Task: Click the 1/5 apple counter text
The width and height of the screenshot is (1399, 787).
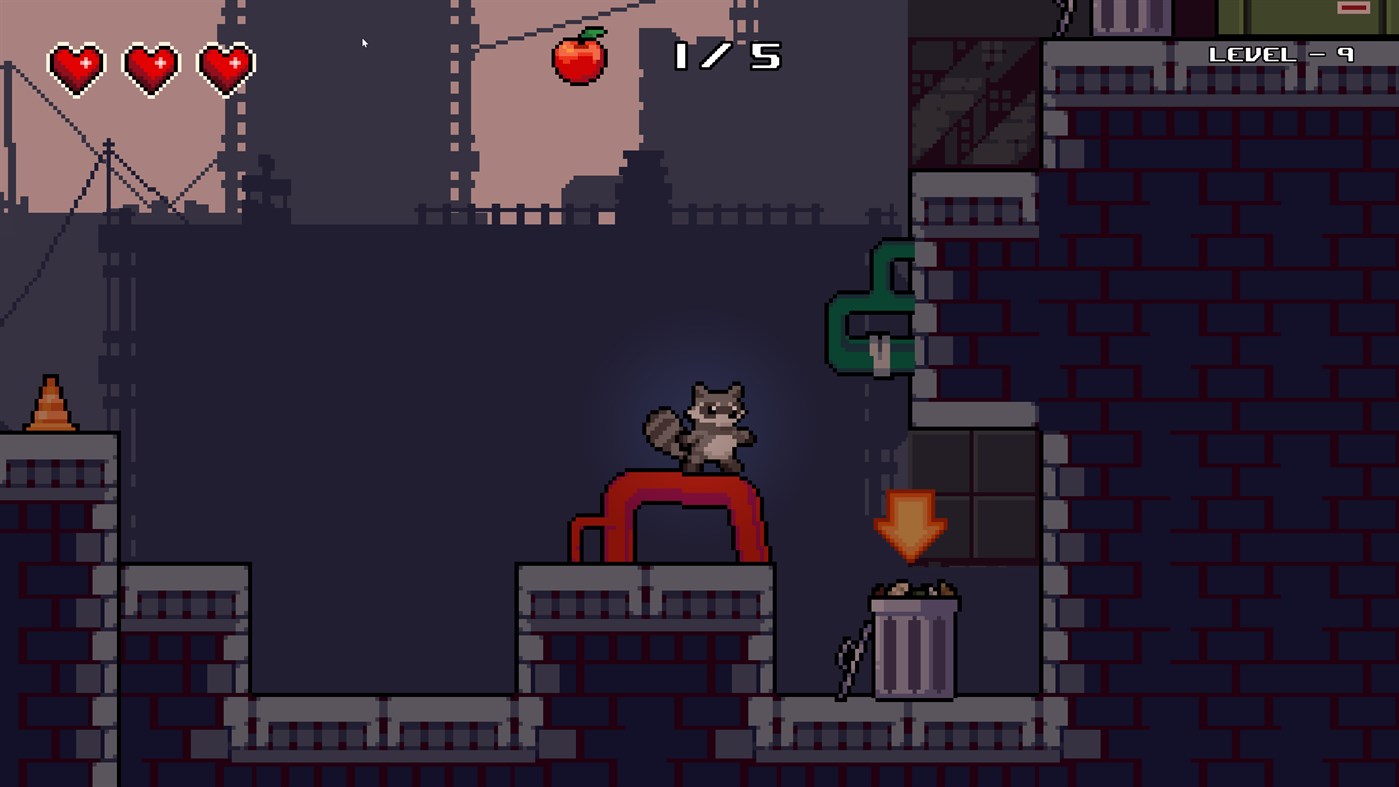Action: [725, 57]
